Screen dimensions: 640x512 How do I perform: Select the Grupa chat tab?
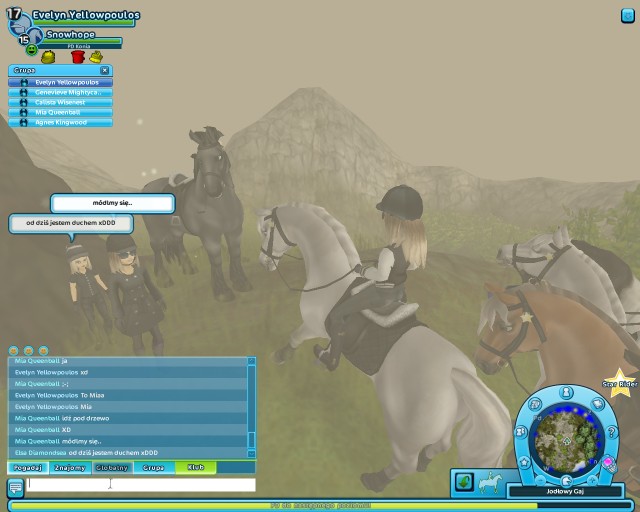(x=154, y=467)
